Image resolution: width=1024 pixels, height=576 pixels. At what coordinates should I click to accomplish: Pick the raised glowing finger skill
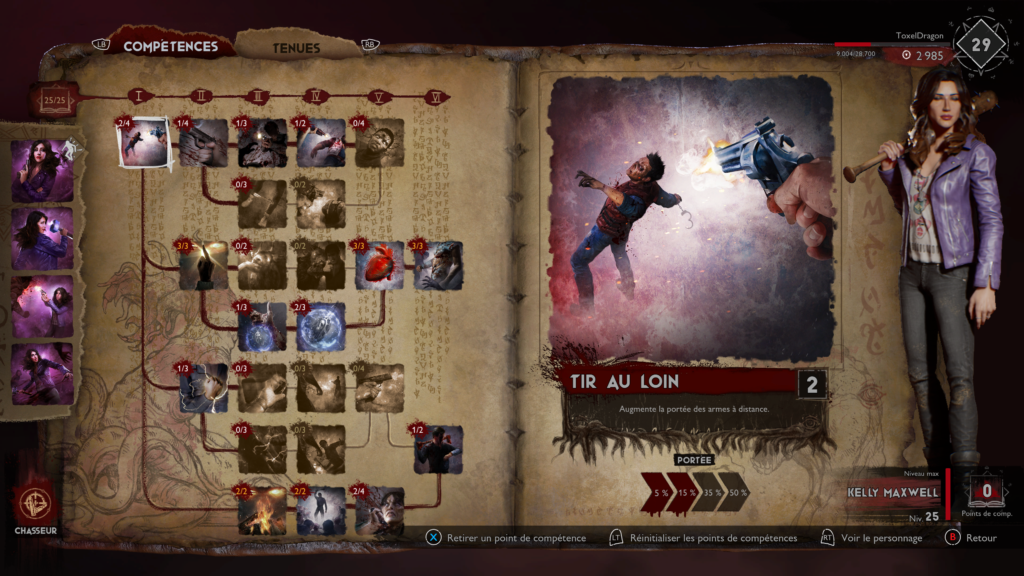(204, 266)
